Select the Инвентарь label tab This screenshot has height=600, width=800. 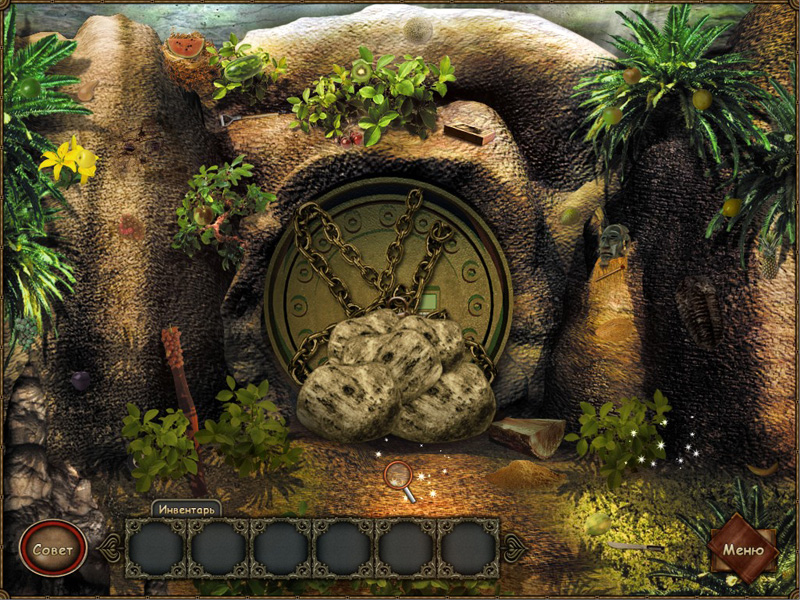(186, 508)
